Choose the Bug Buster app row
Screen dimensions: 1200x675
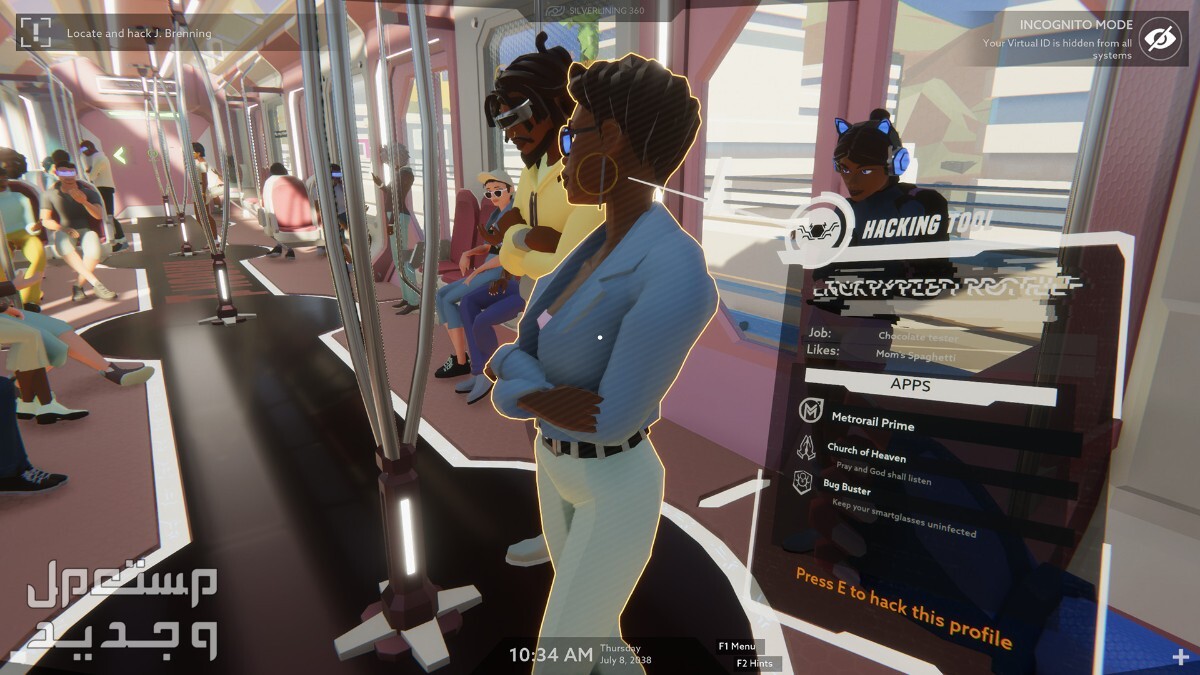(x=846, y=490)
